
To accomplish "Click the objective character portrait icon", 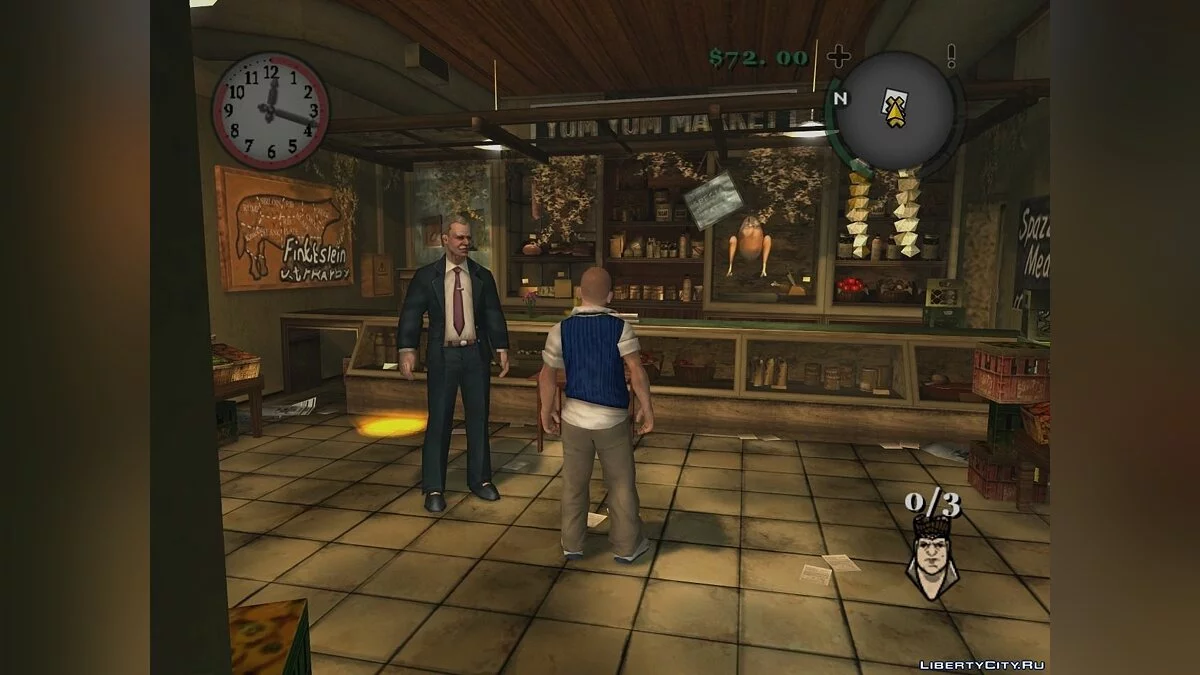I will point(931,557).
